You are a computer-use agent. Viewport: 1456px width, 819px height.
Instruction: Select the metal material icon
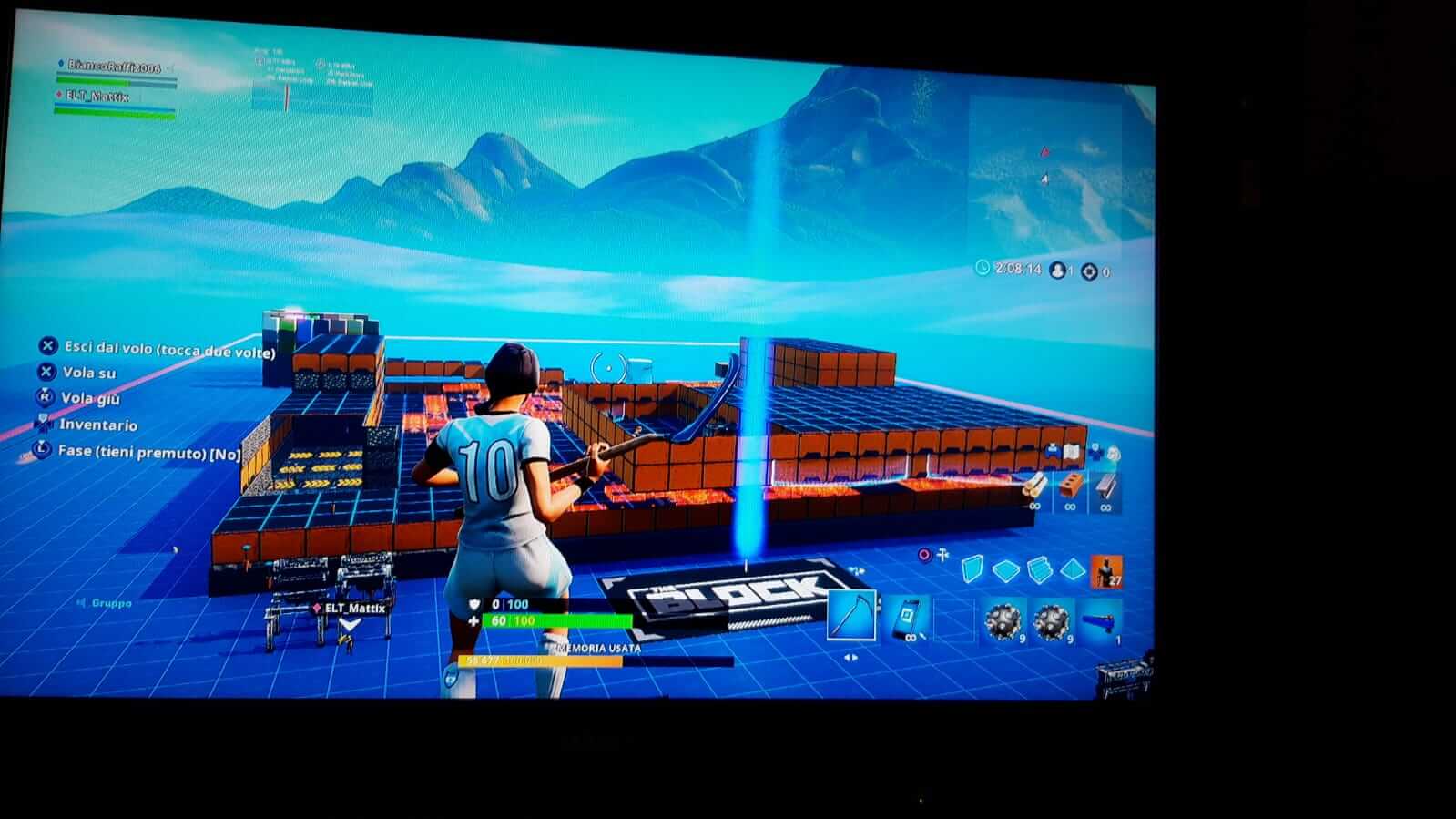click(1106, 485)
